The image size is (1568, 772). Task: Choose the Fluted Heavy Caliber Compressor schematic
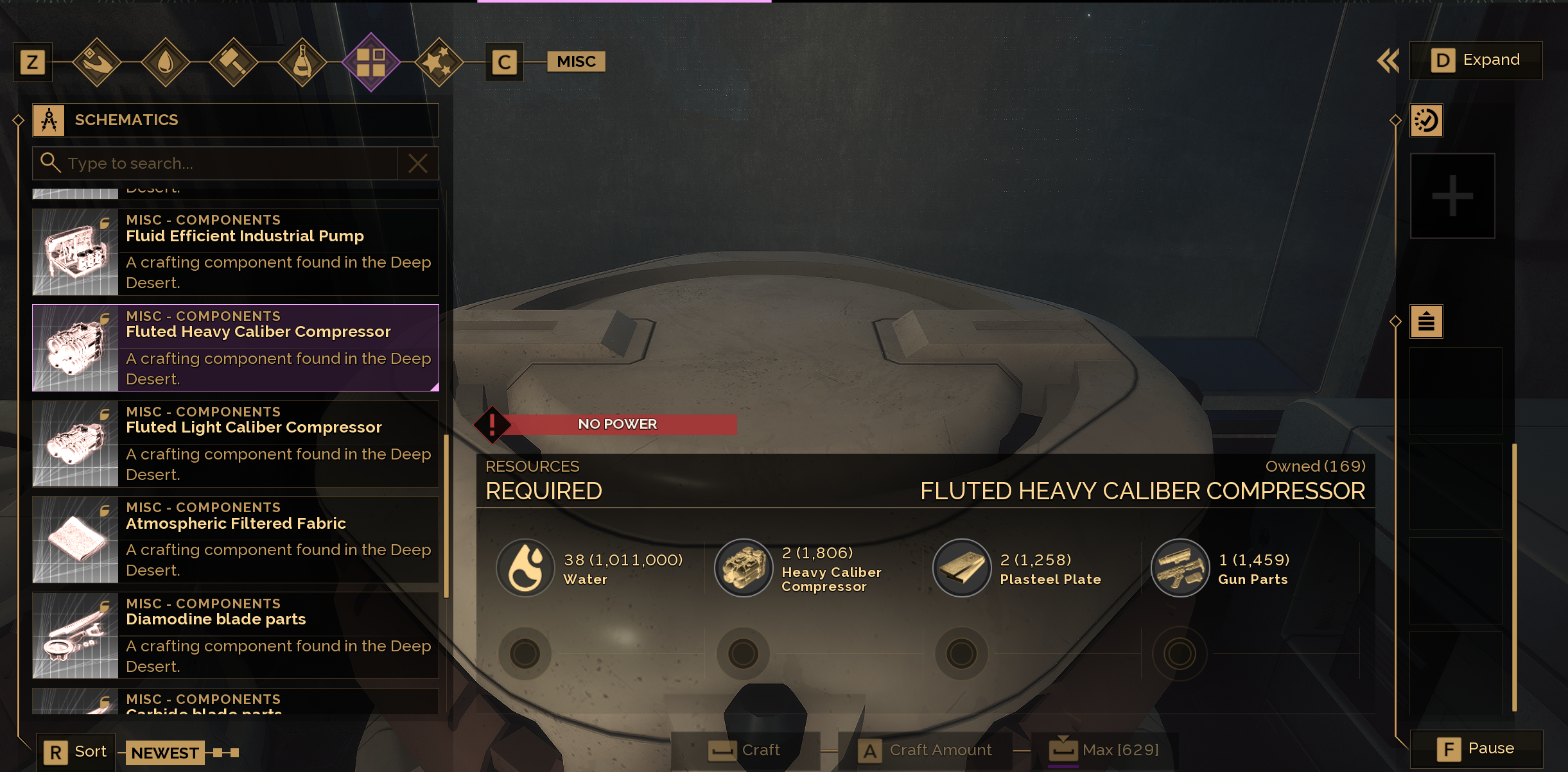[235, 347]
